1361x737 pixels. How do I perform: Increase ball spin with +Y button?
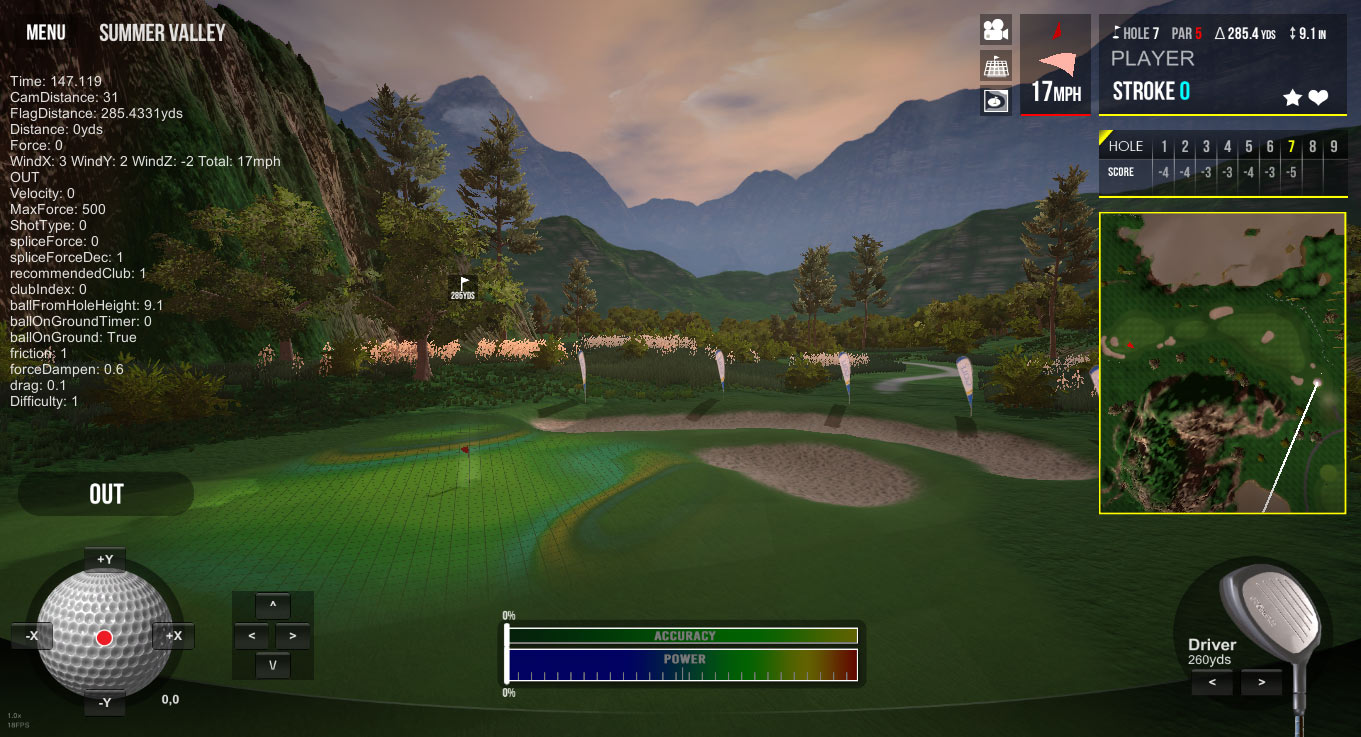pyautogui.click(x=104, y=559)
